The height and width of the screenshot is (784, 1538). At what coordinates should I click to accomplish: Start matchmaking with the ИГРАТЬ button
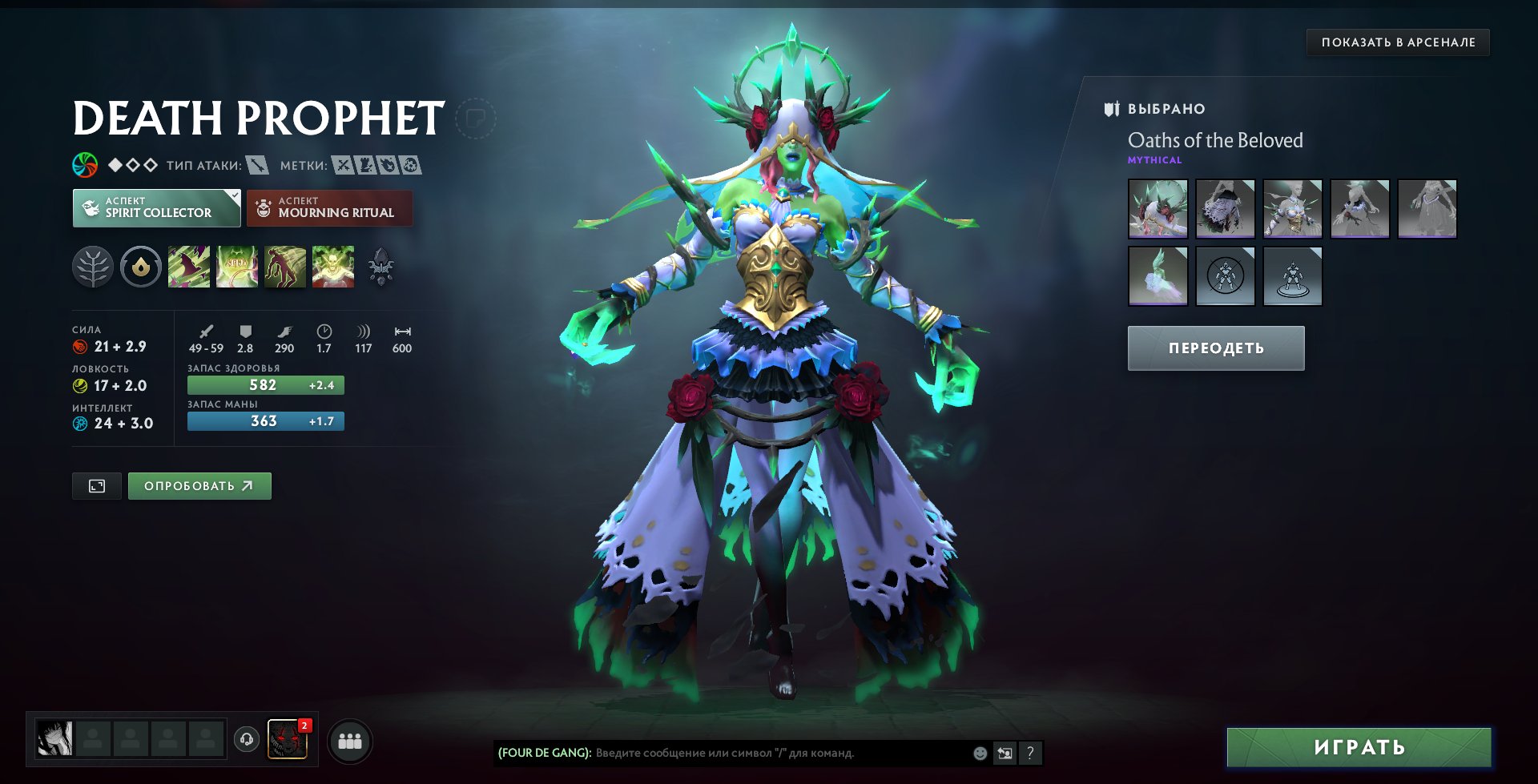[1359, 747]
